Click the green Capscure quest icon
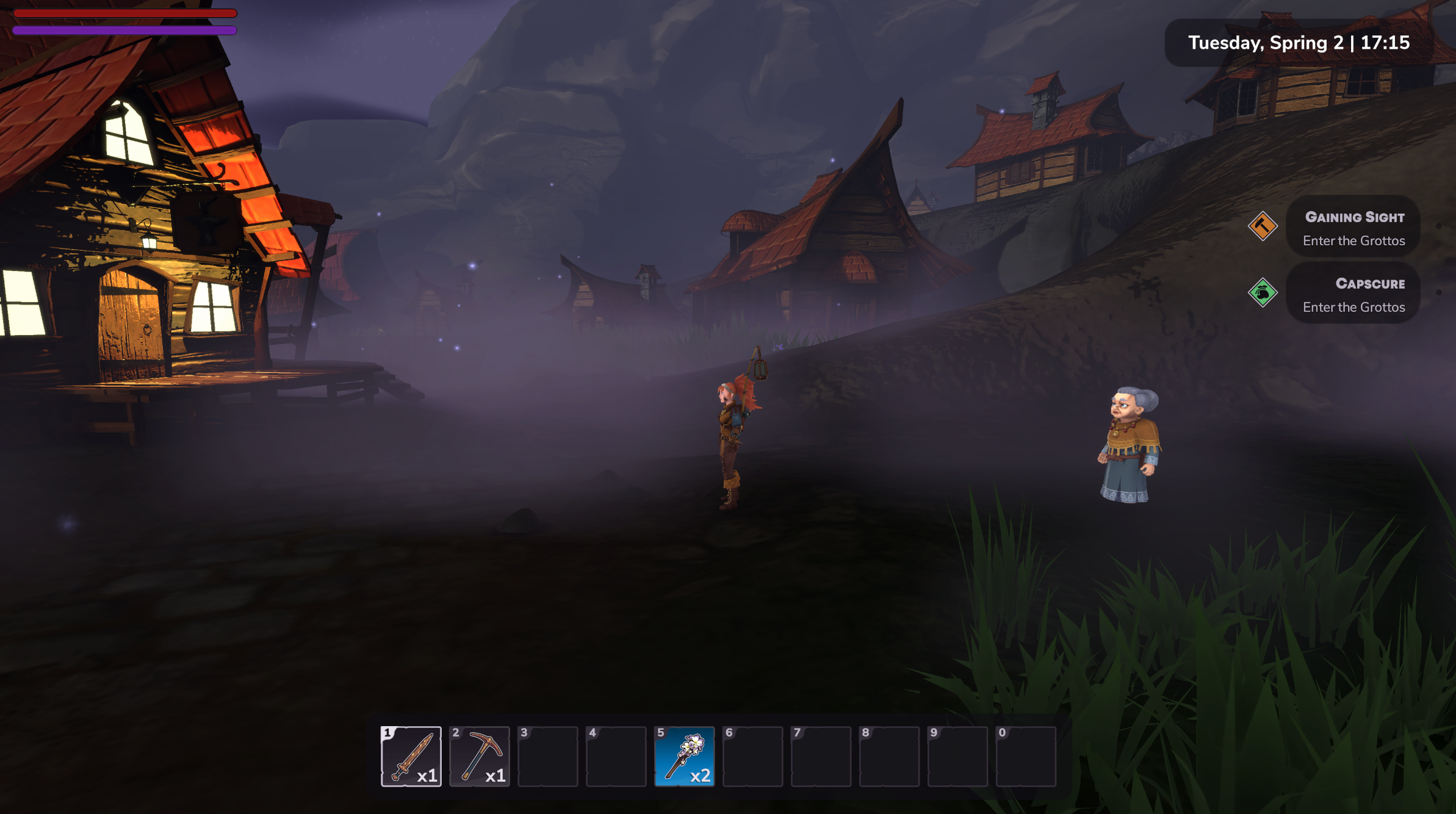The width and height of the screenshot is (1456, 814). pyautogui.click(x=1262, y=293)
